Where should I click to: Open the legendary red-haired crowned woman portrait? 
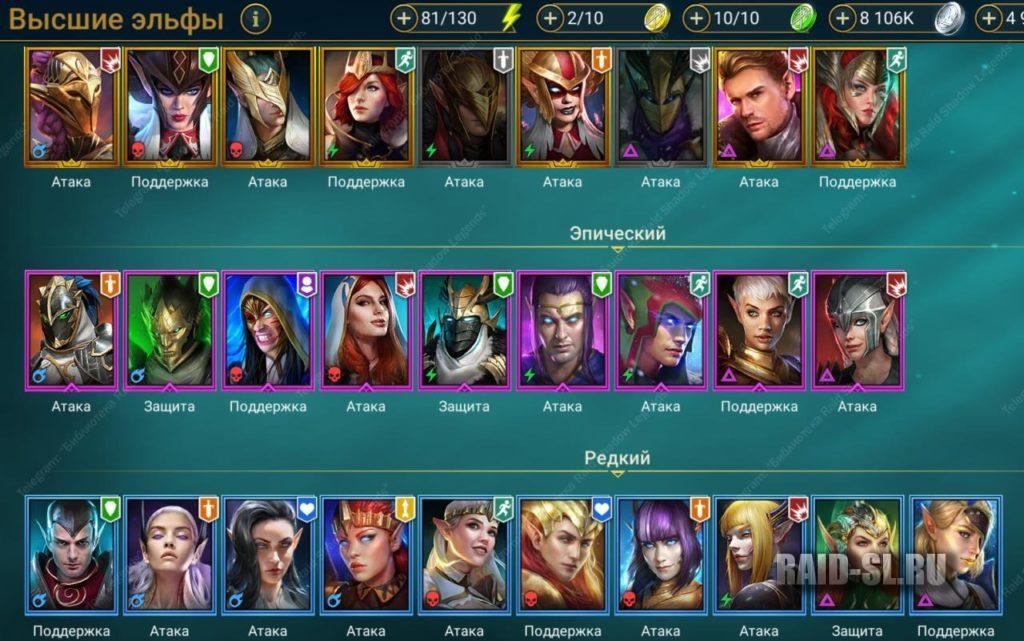(365, 105)
